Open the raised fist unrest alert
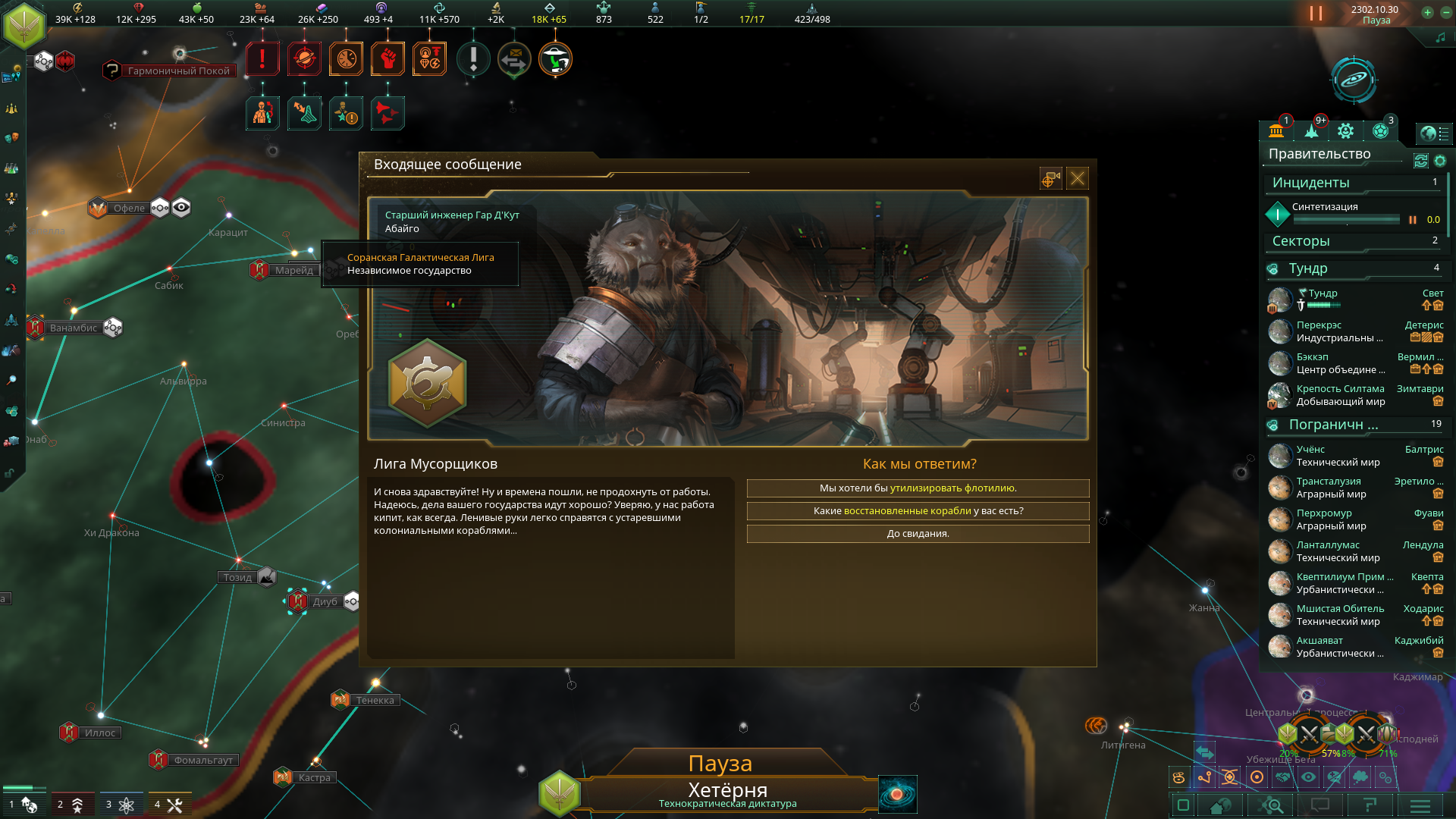1456x819 pixels. (x=388, y=58)
